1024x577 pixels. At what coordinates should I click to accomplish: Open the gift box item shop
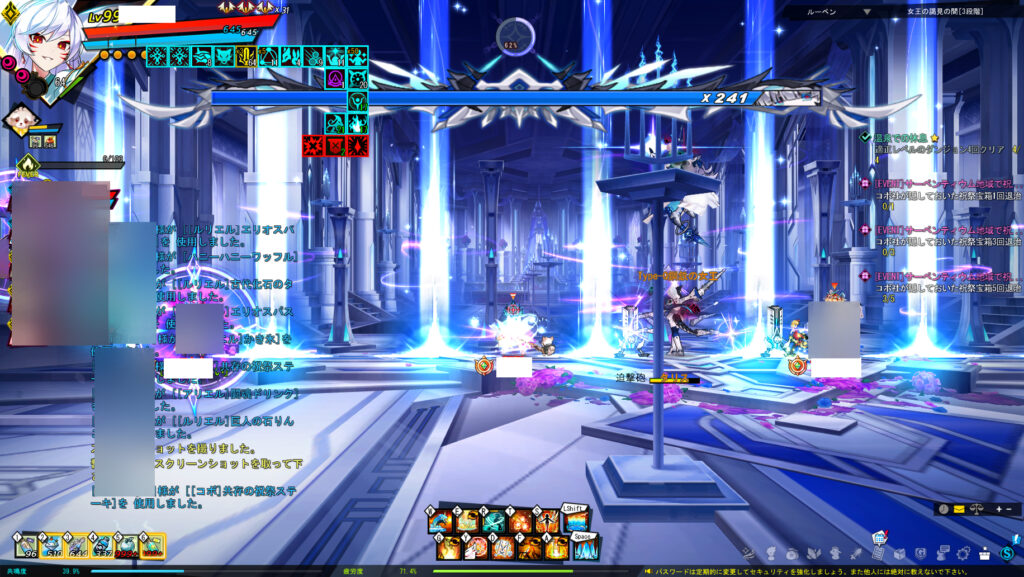click(985, 553)
